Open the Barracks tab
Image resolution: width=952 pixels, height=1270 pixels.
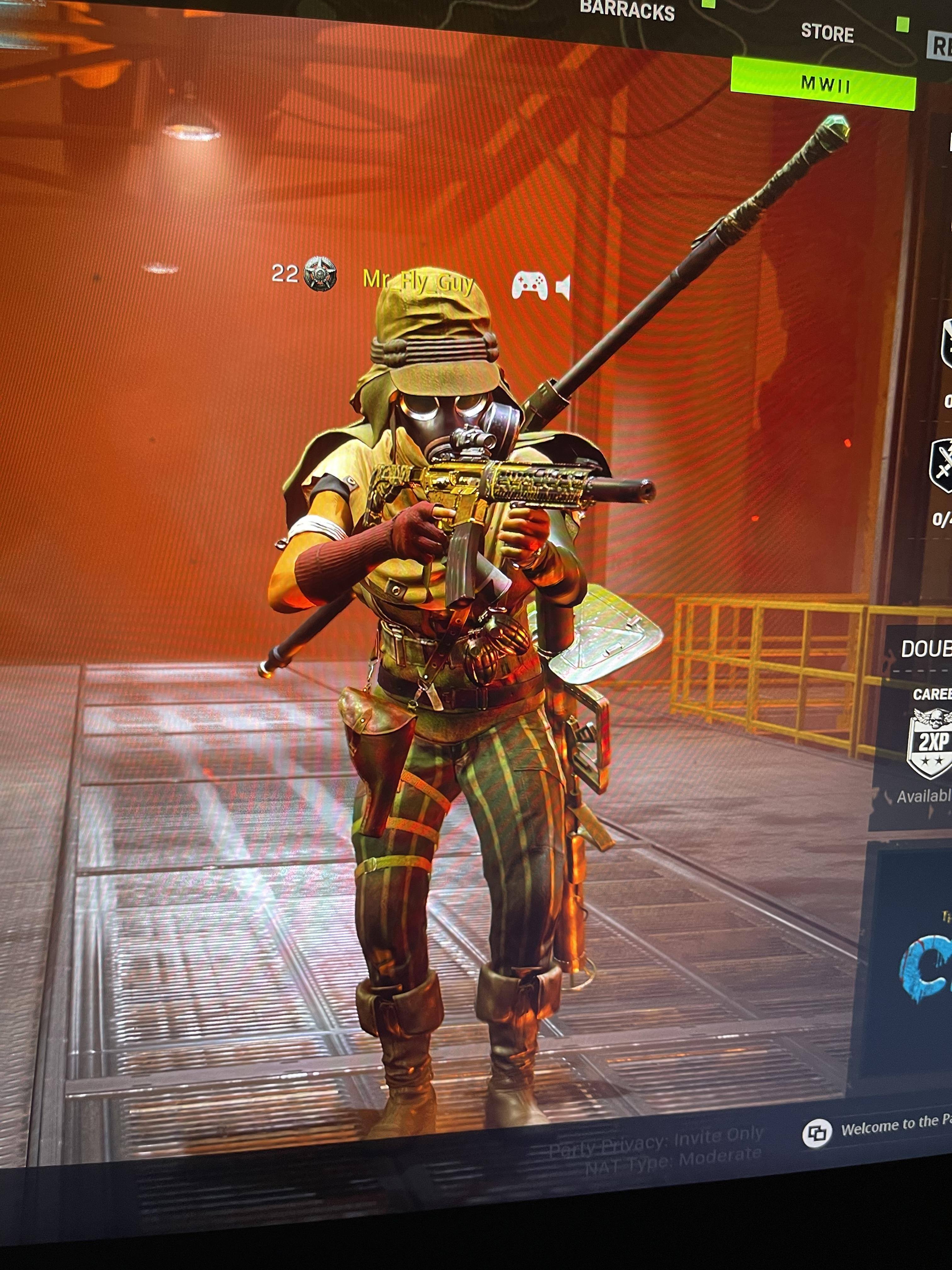[x=626, y=10]
